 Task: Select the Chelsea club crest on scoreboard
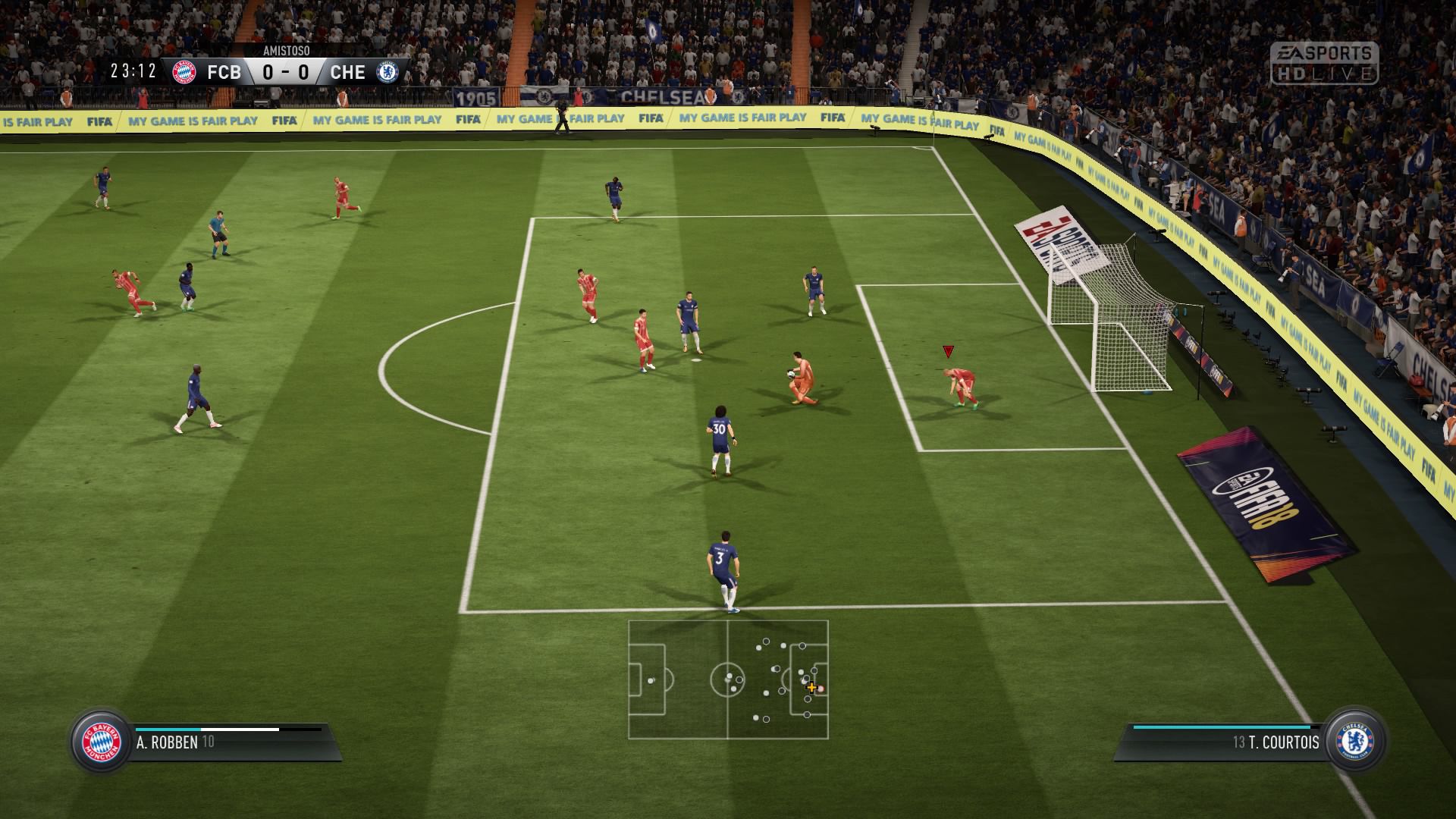click(x=387, y=72)
